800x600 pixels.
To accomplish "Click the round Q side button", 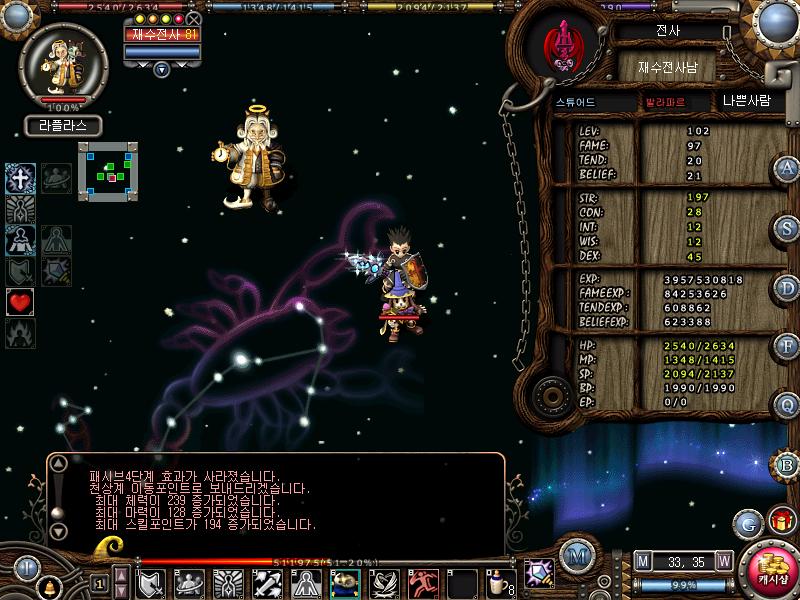I will point(788,405).
